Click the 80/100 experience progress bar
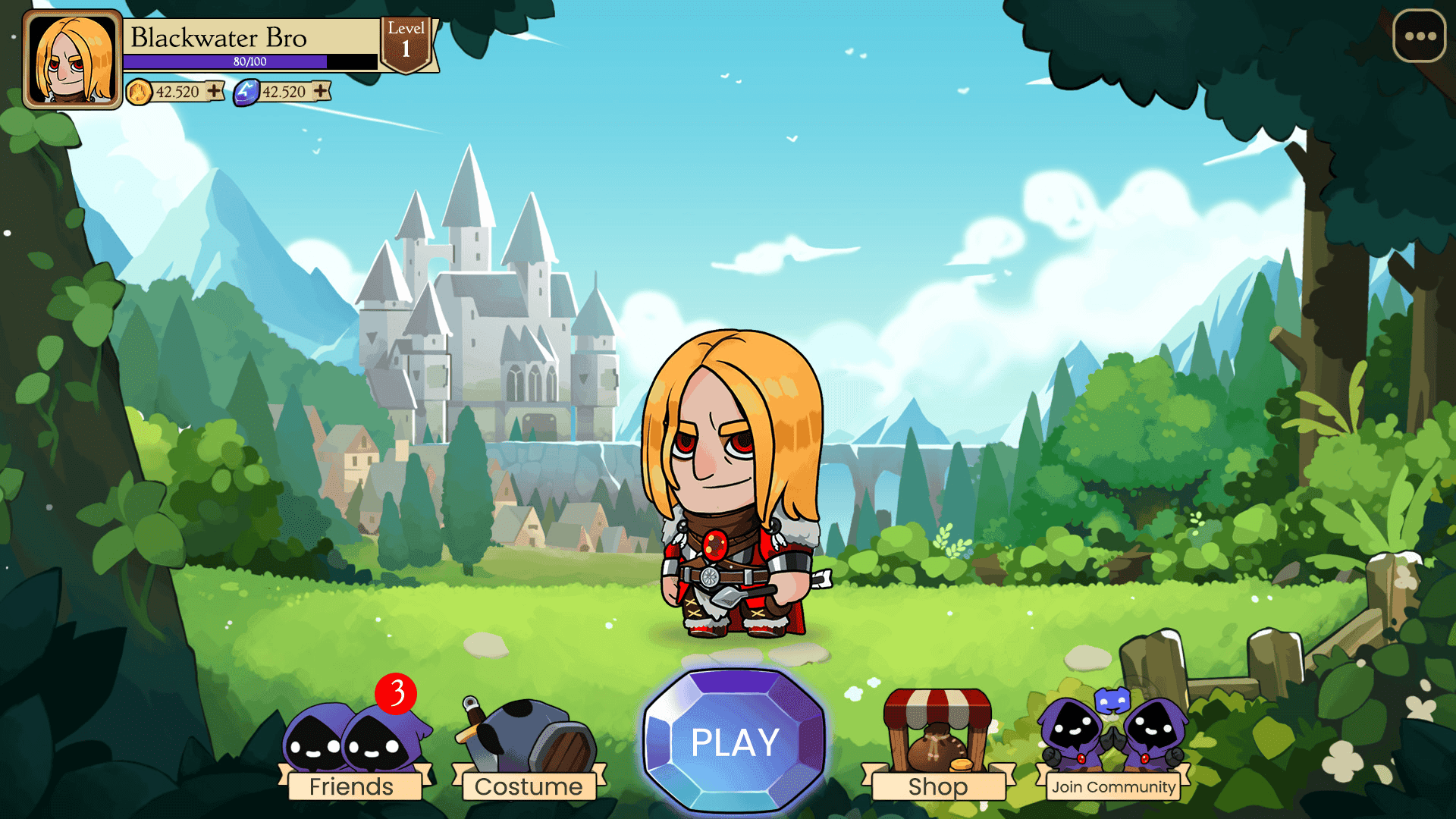The width and height of the screenshot is (1456, 819). coord(250,61)
